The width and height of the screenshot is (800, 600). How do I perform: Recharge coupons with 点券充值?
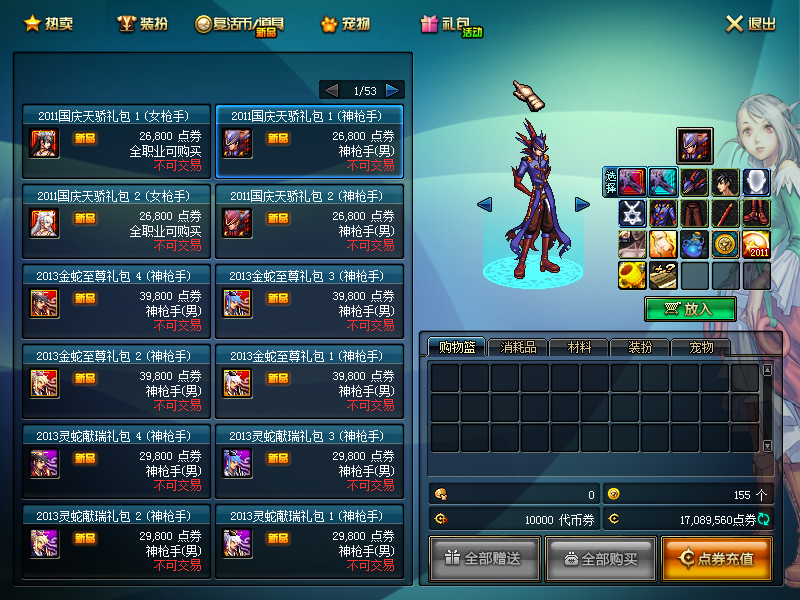(x=716, y=558)
